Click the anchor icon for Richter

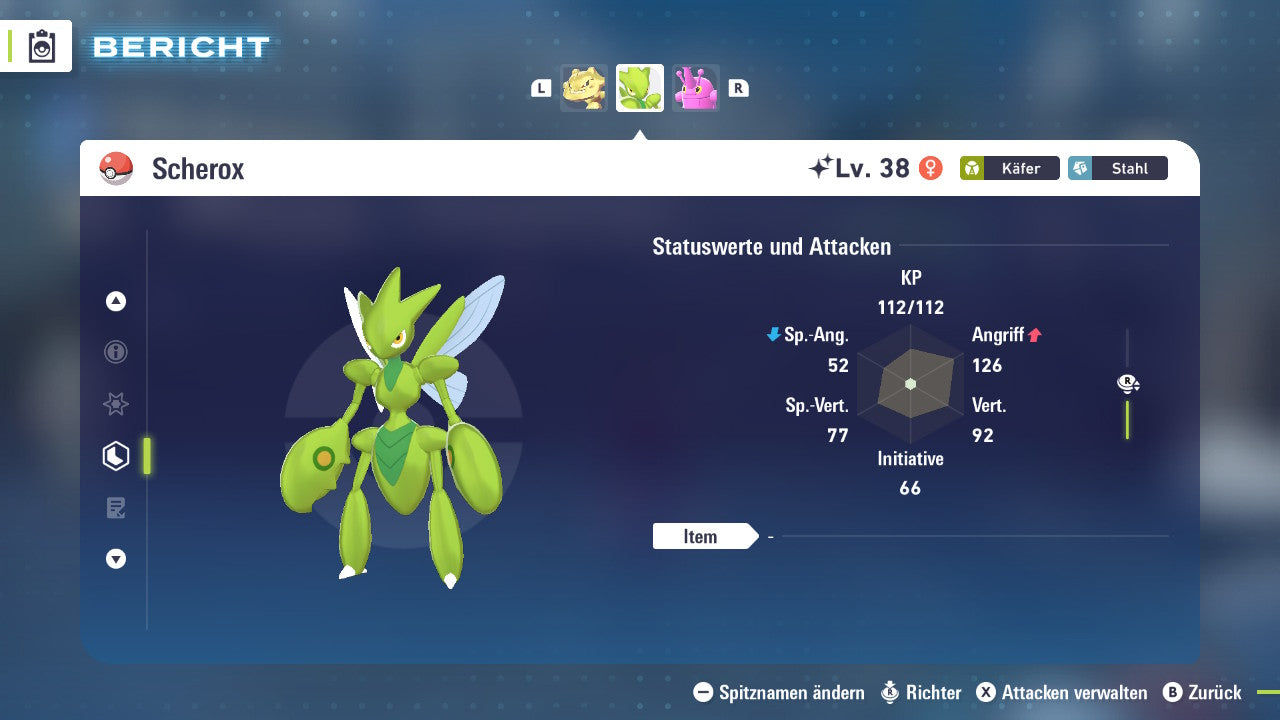pyautogui.click(x=889, y=692)
